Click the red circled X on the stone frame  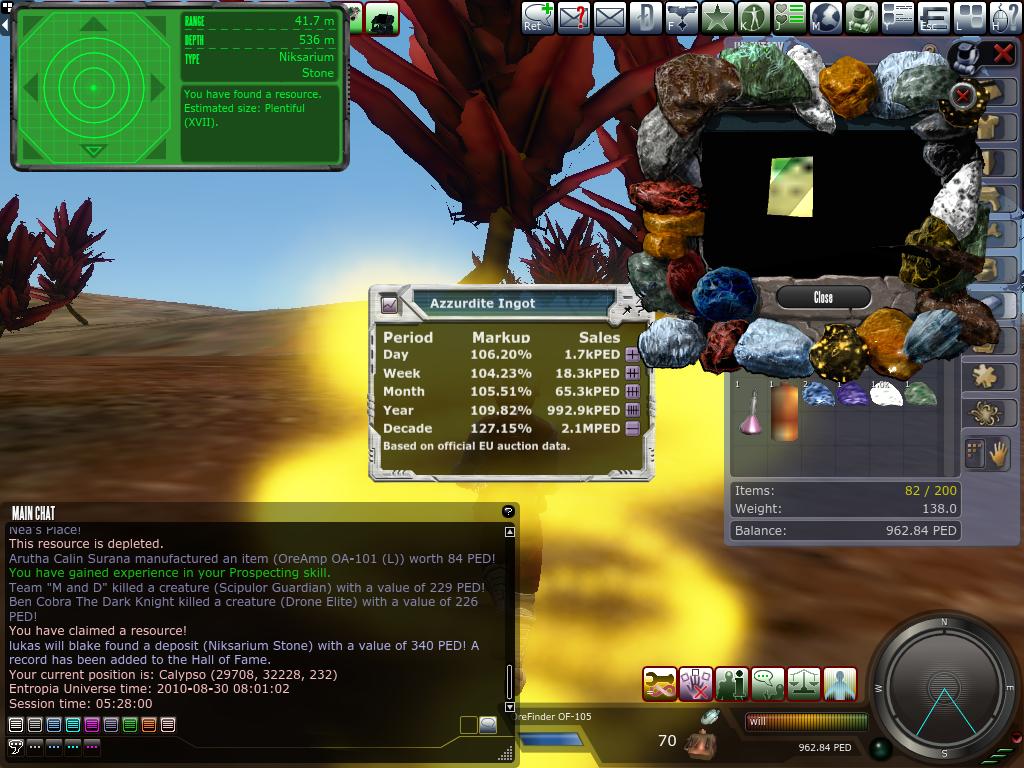tap(962, 95)
